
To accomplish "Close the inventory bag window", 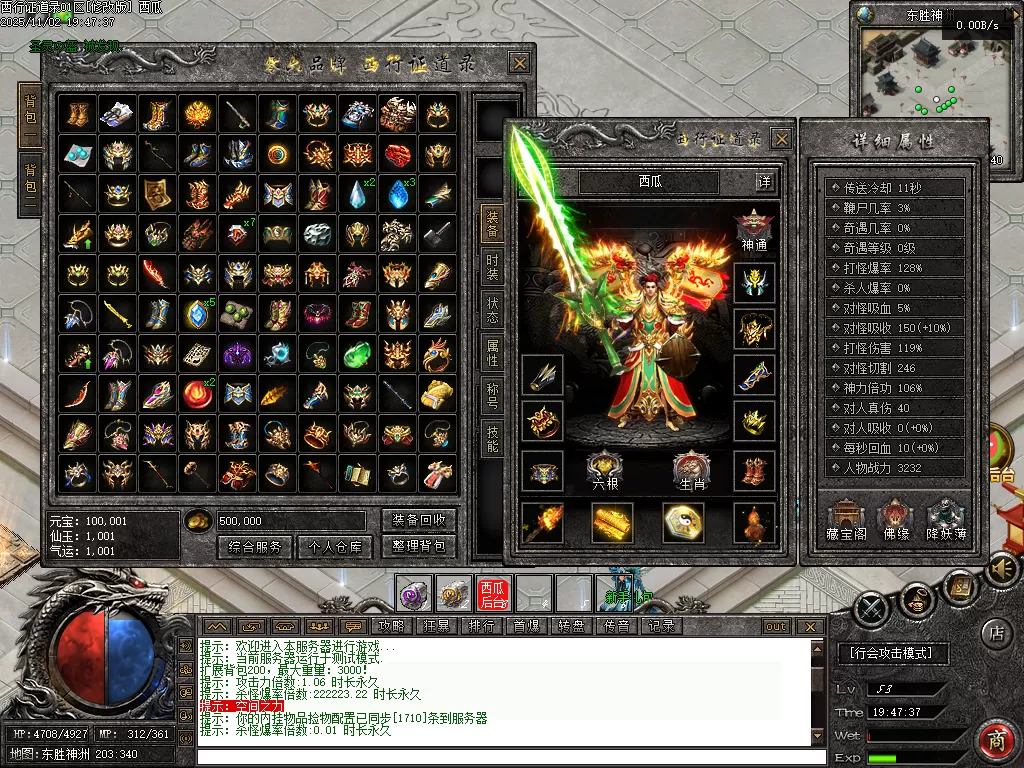I will tap(519, 62).
